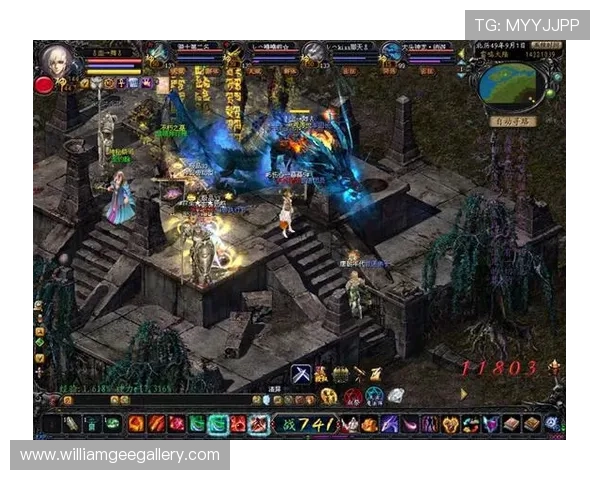Open the crossed swords icon panel
The image size is (600, 480).
coord(300,374)
